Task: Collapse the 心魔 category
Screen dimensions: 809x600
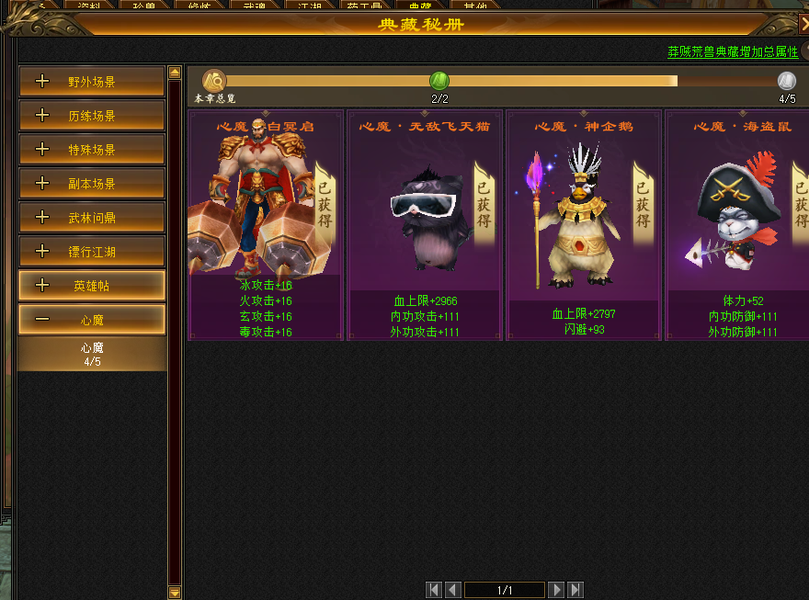Action: [x=91, y=320]
